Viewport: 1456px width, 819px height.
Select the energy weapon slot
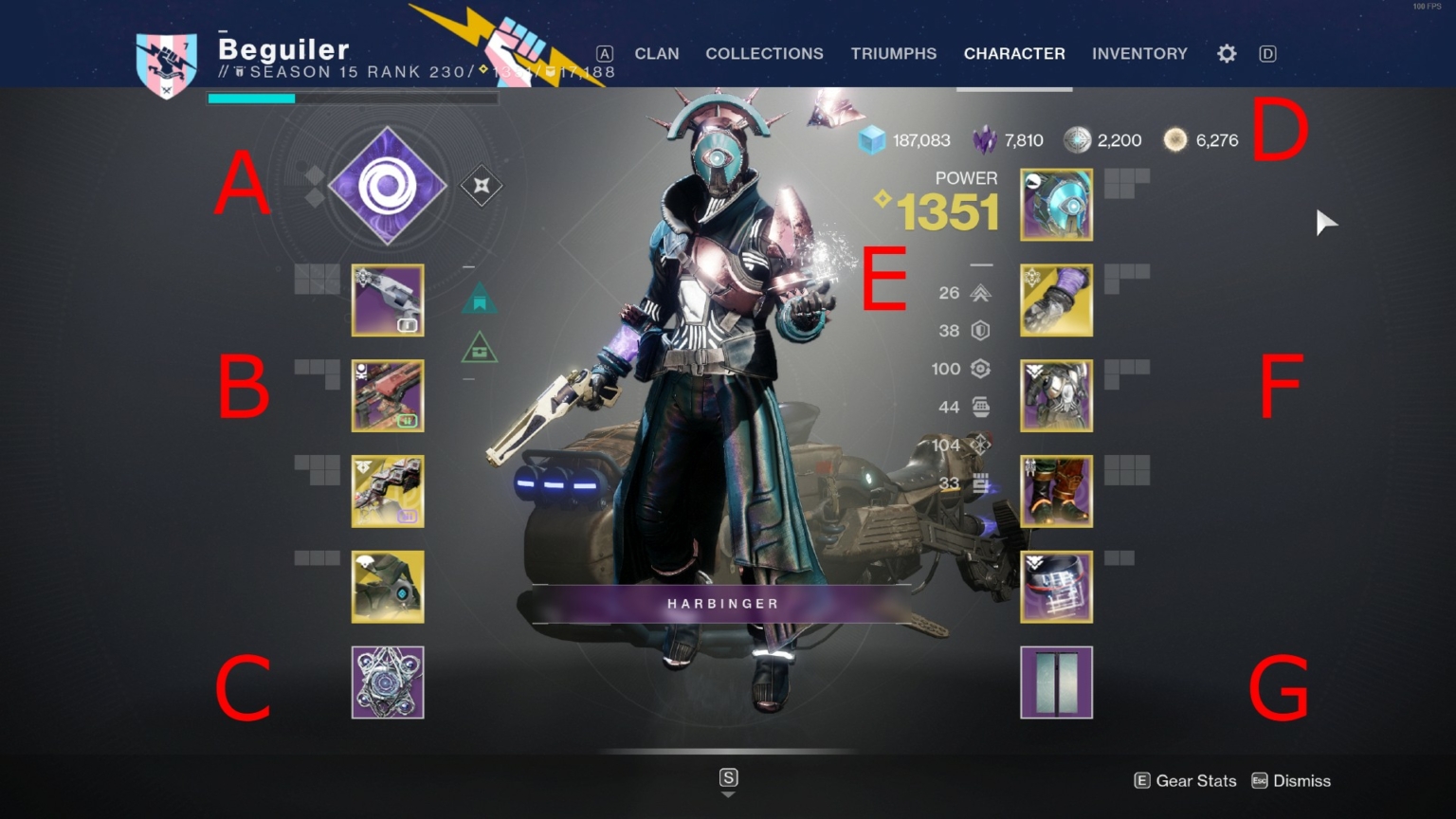(387, 395)
